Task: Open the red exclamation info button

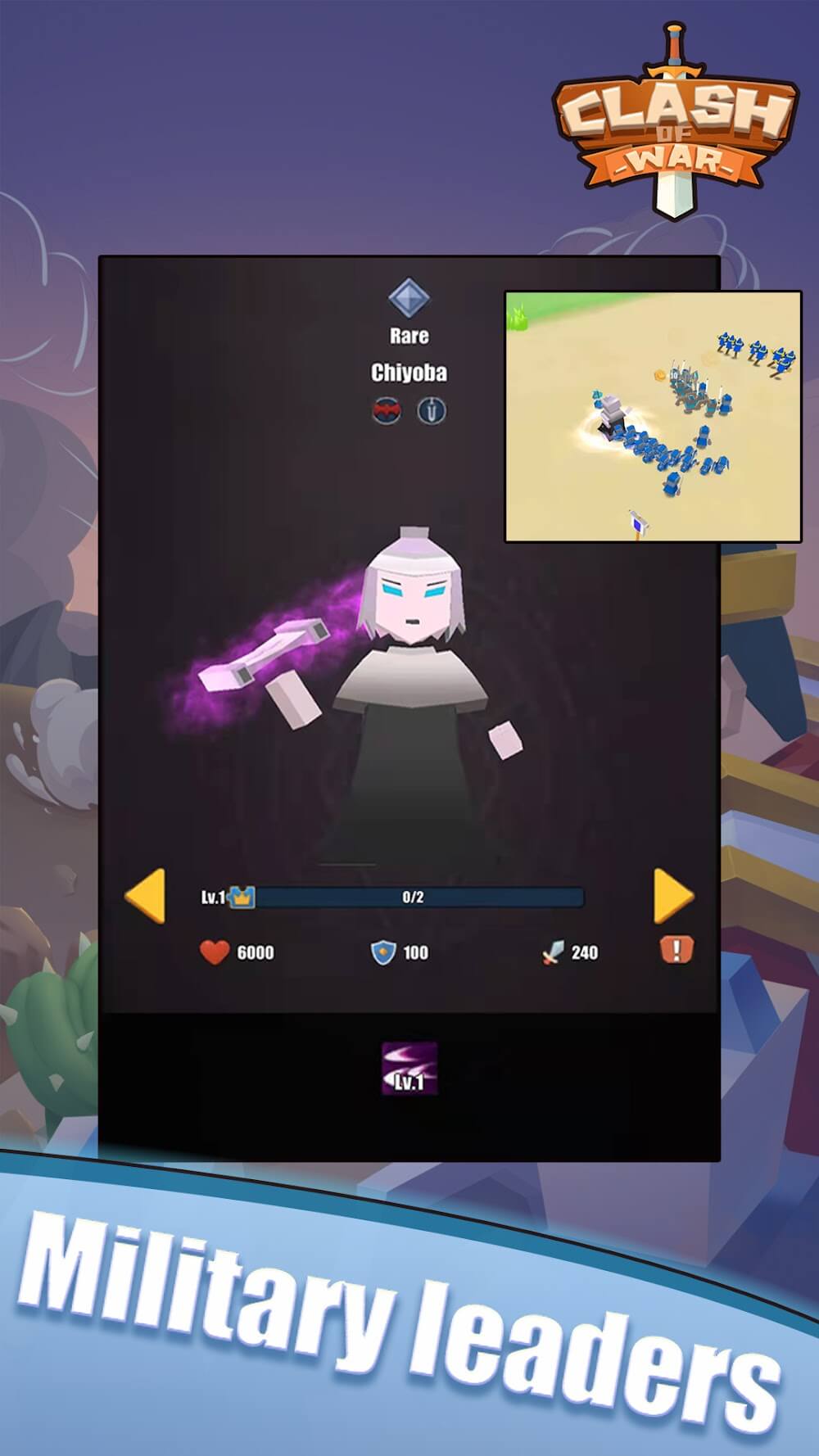Action: pyautogui.click(x=676, y=950)
